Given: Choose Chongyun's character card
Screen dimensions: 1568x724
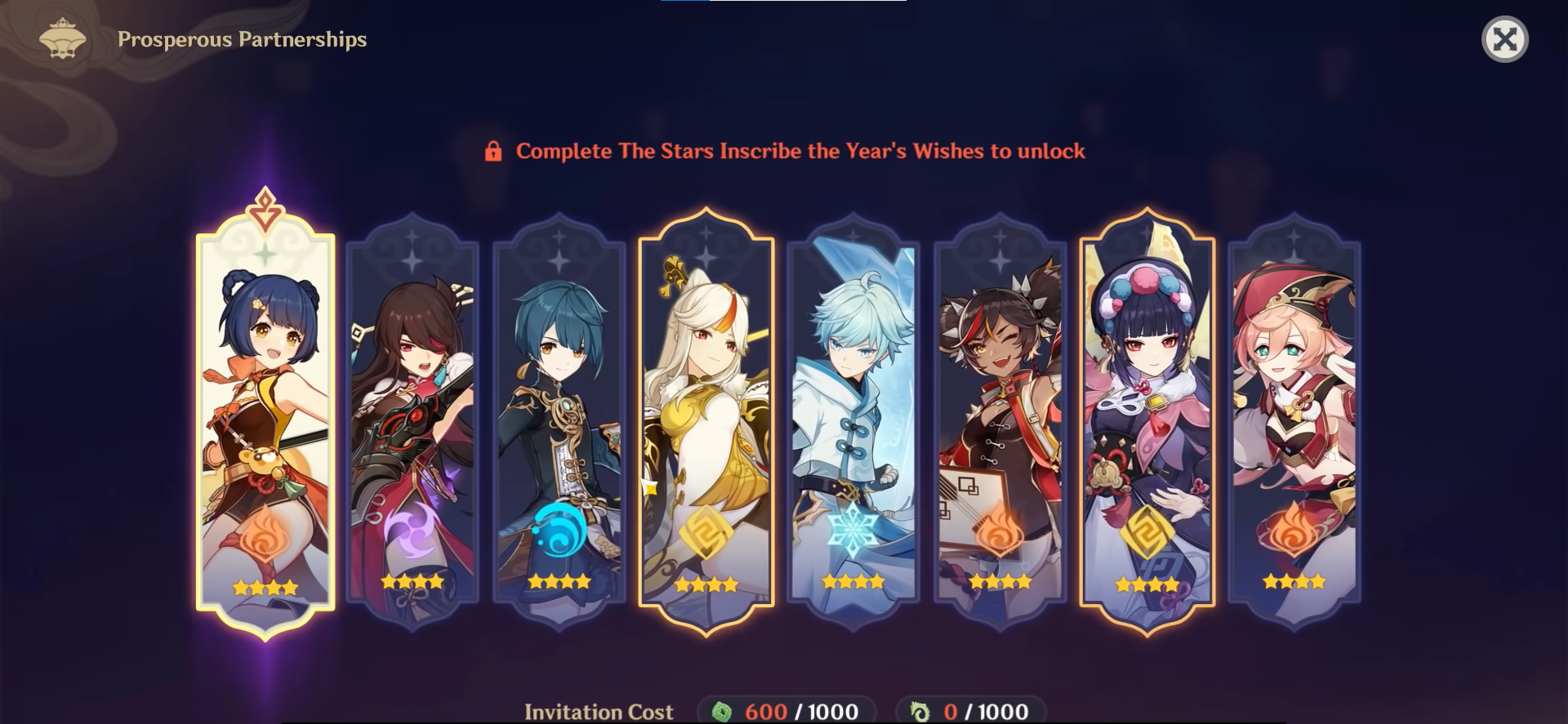Looking at the screenshot, I should (x=853, y=420).
